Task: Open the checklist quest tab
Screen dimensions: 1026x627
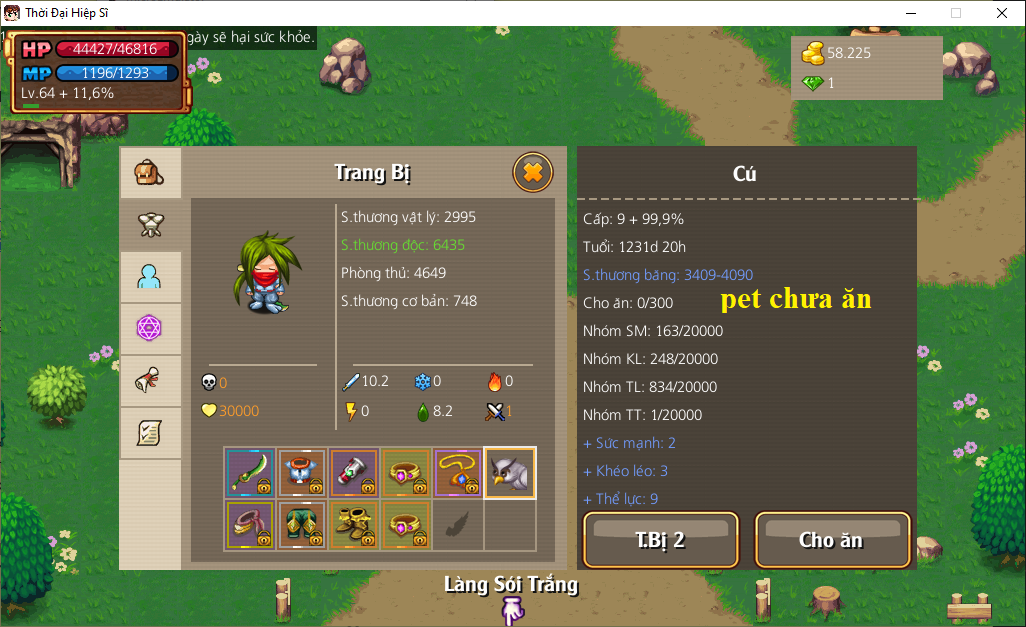Action: pos(150,433)
